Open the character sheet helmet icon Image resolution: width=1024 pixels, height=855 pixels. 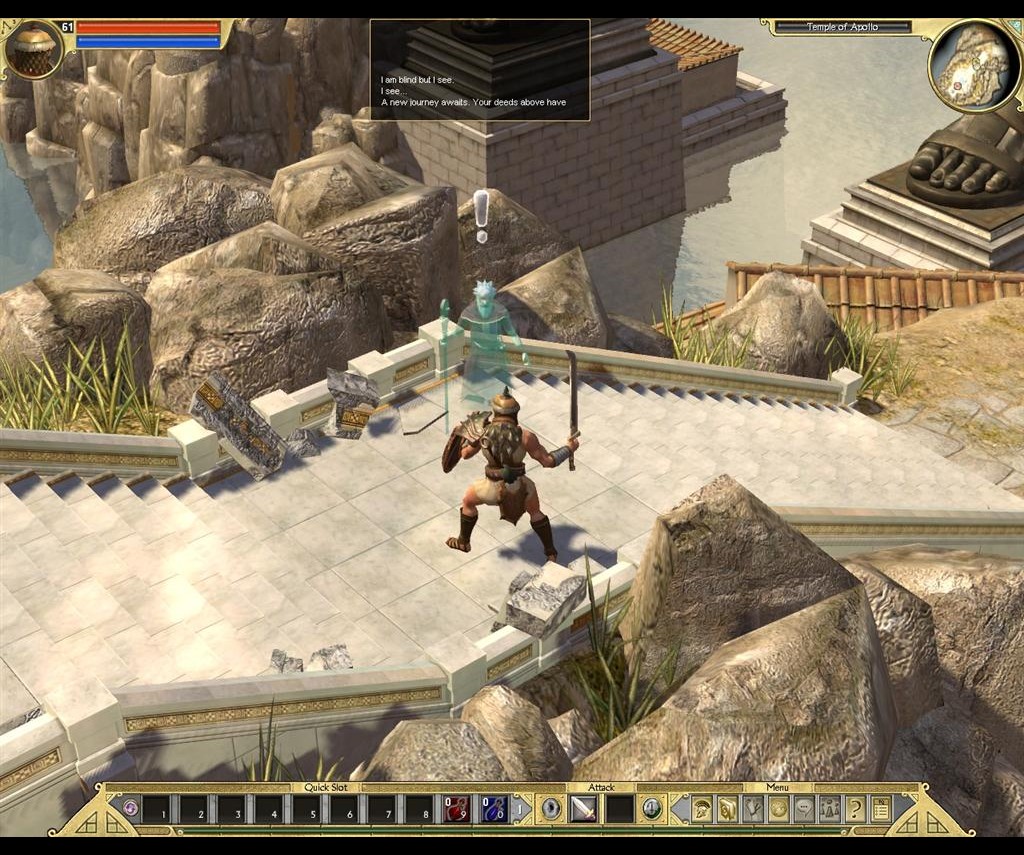point(701,808)
